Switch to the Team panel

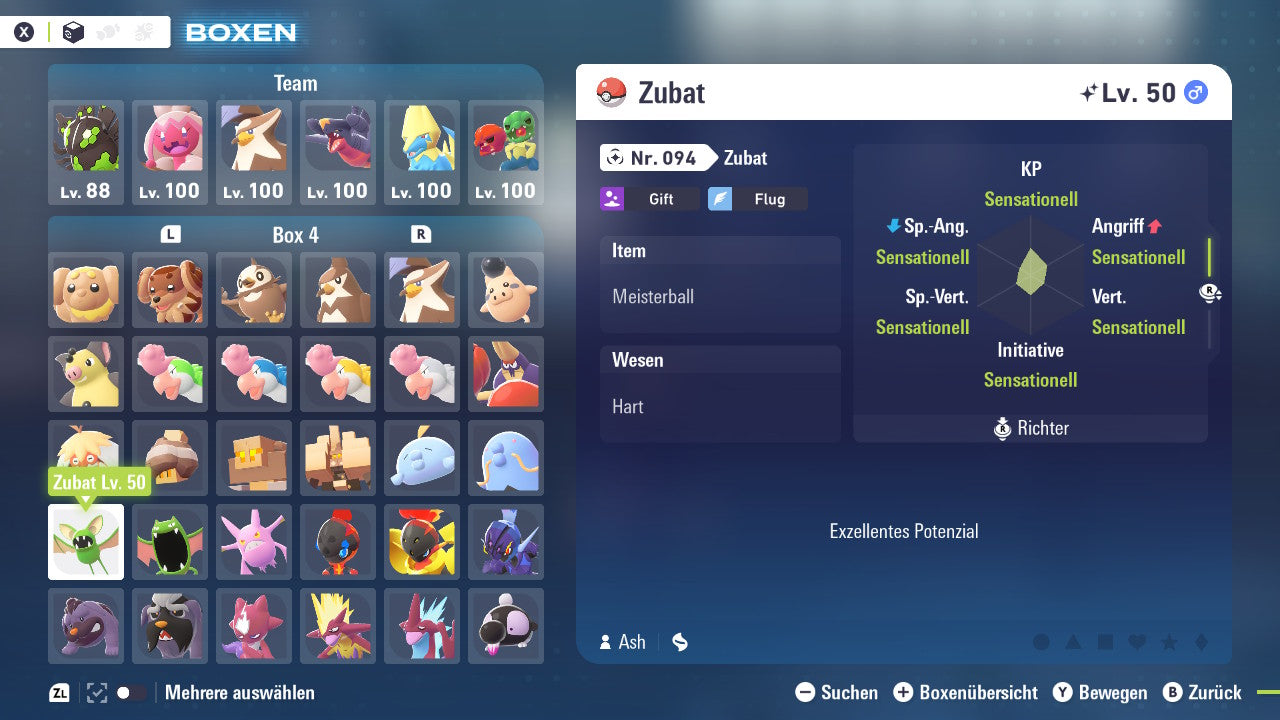point(295,83)
